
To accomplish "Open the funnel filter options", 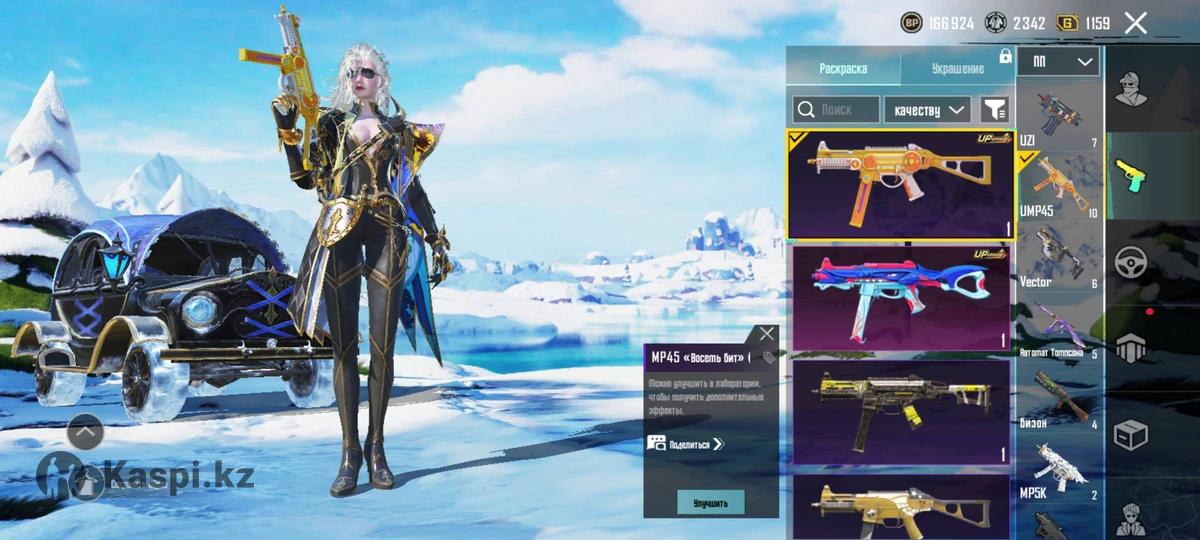I will pos(995,109).
